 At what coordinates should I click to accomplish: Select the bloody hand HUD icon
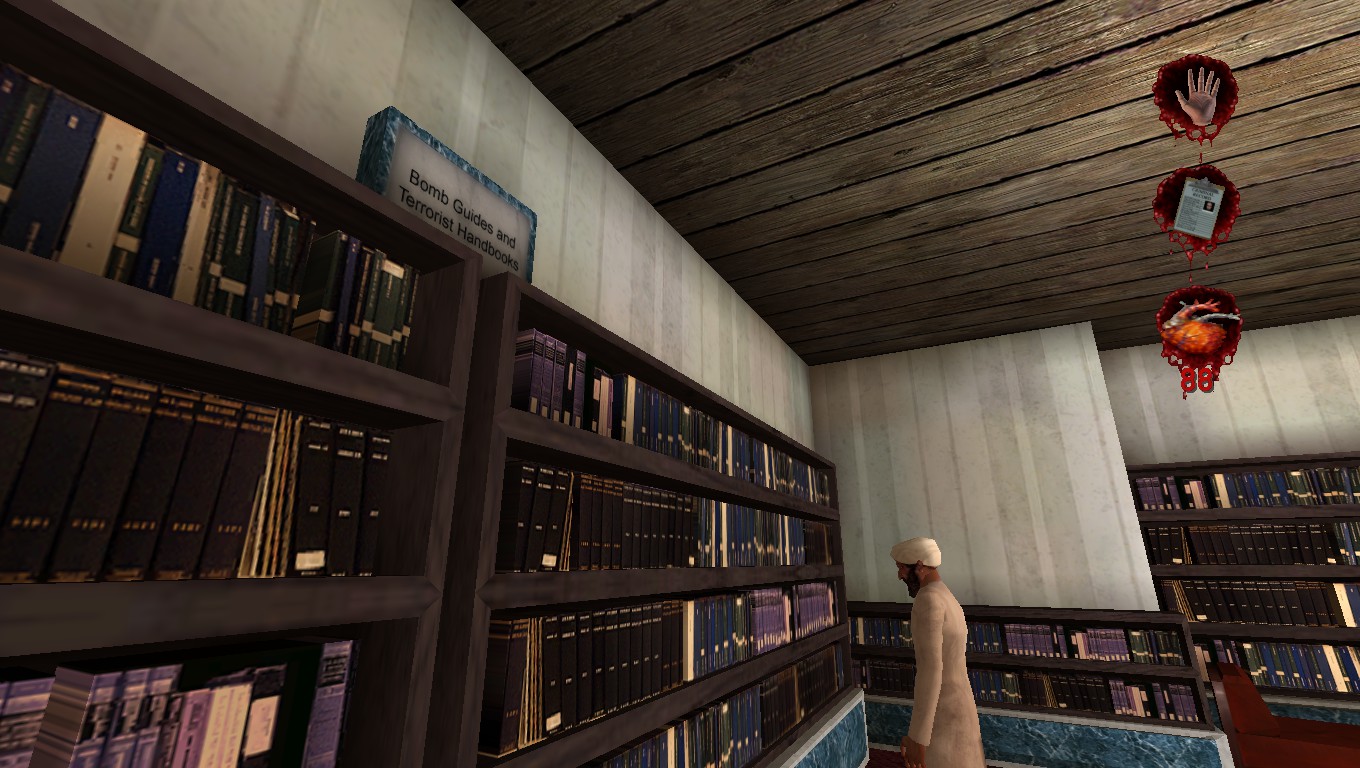click(x=1196, y=95)
